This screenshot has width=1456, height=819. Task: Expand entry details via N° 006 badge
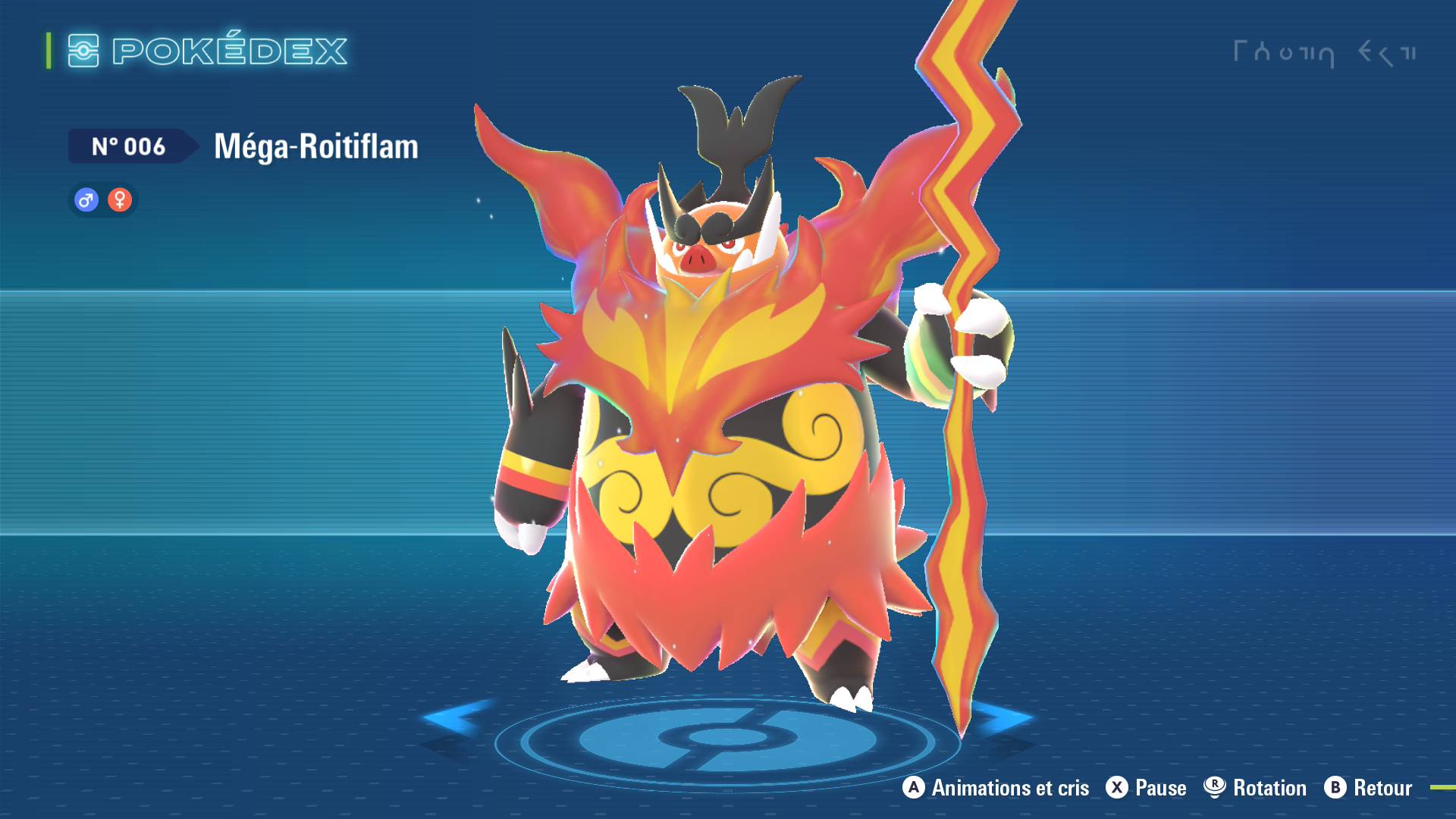(129, 147)
